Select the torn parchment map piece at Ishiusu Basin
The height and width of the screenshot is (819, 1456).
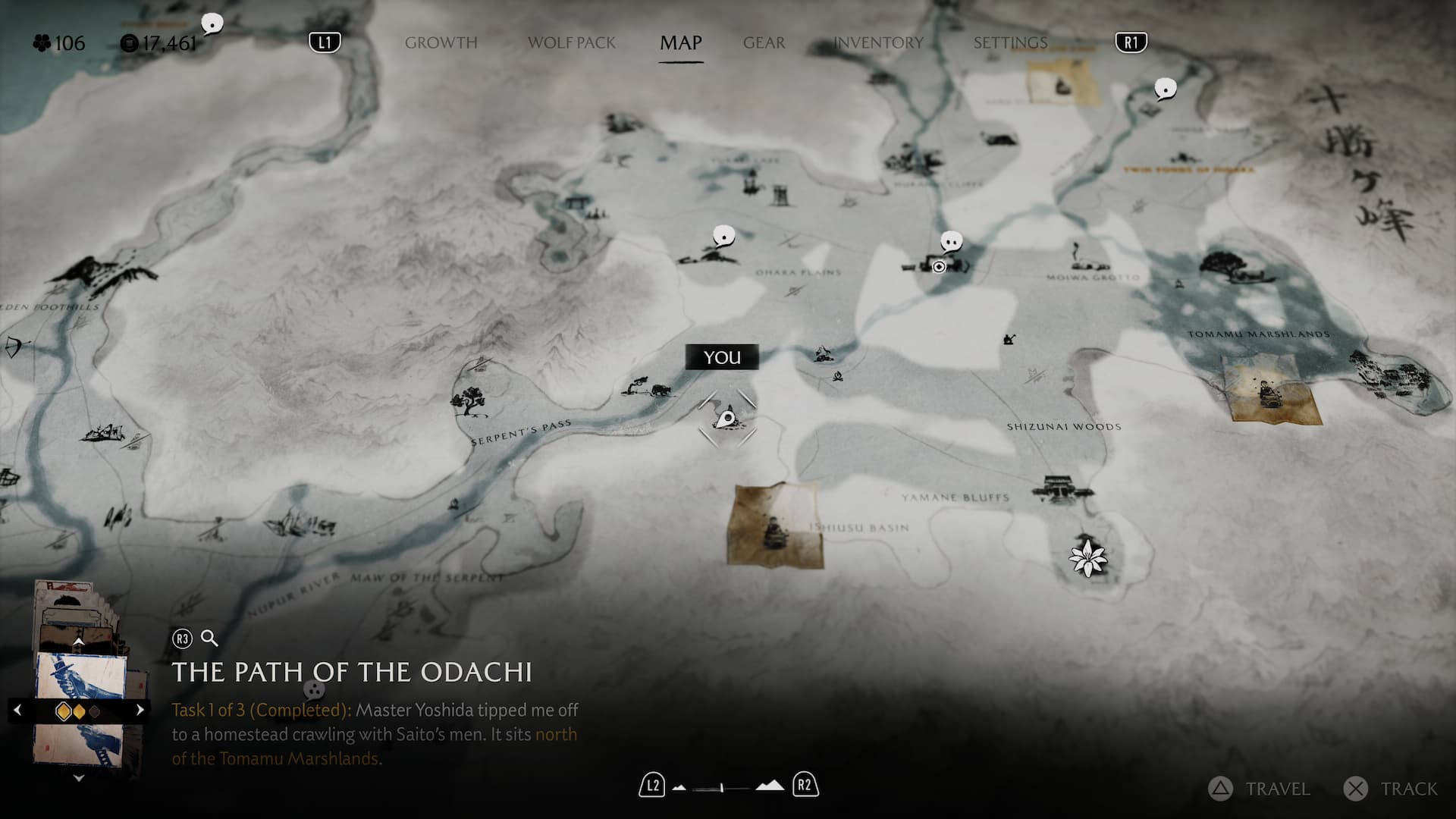(774, 525)
